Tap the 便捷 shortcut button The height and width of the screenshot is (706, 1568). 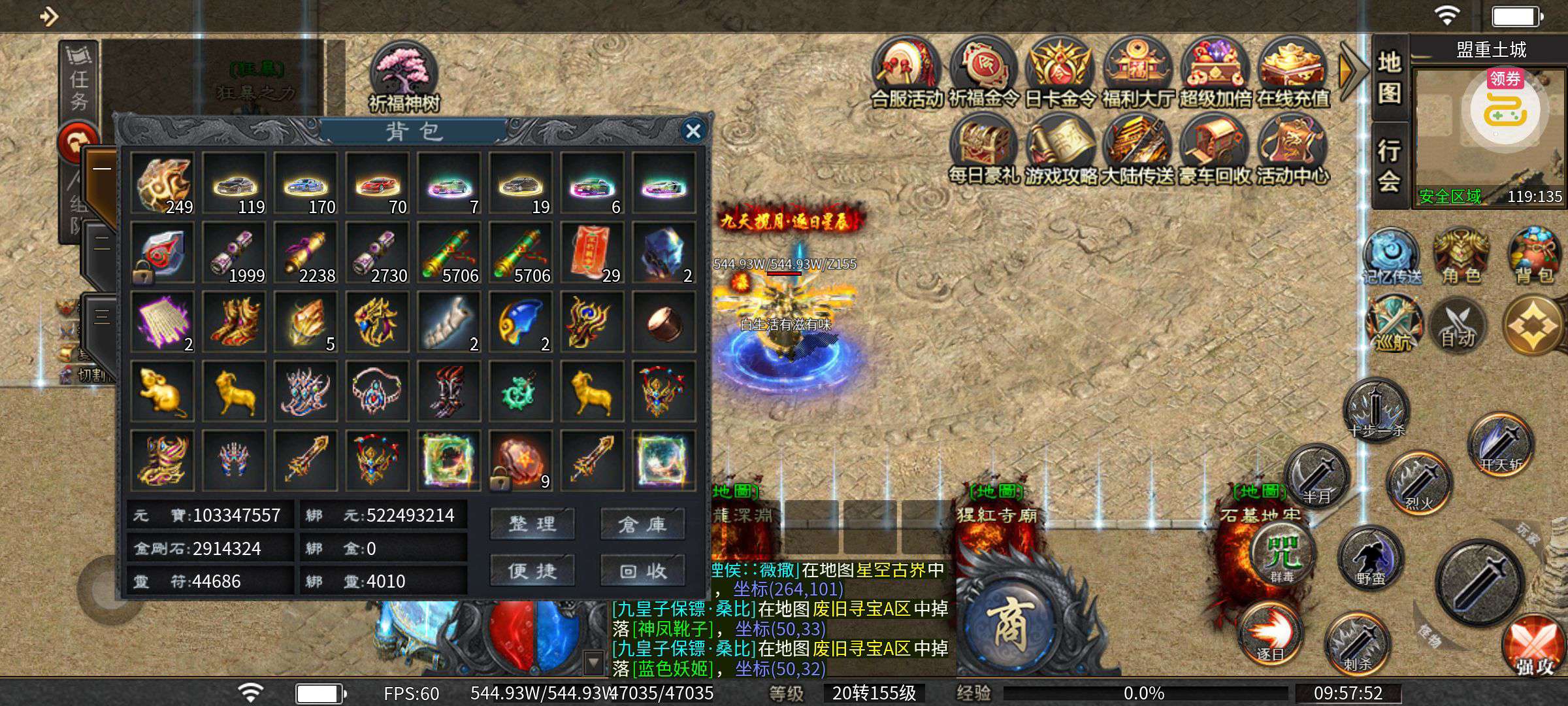point(532,570)
